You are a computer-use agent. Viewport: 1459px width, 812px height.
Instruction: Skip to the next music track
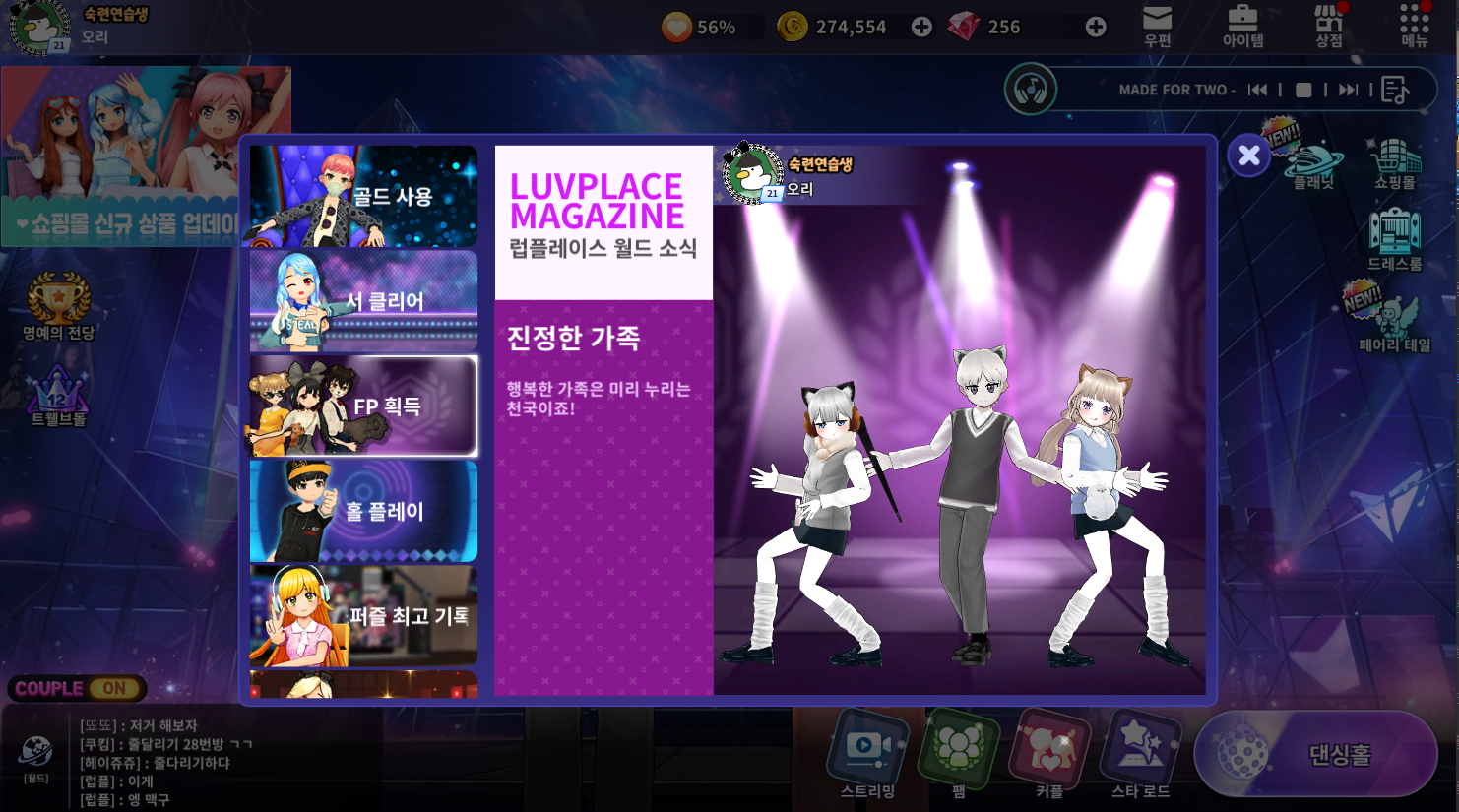click(1348, 90)
